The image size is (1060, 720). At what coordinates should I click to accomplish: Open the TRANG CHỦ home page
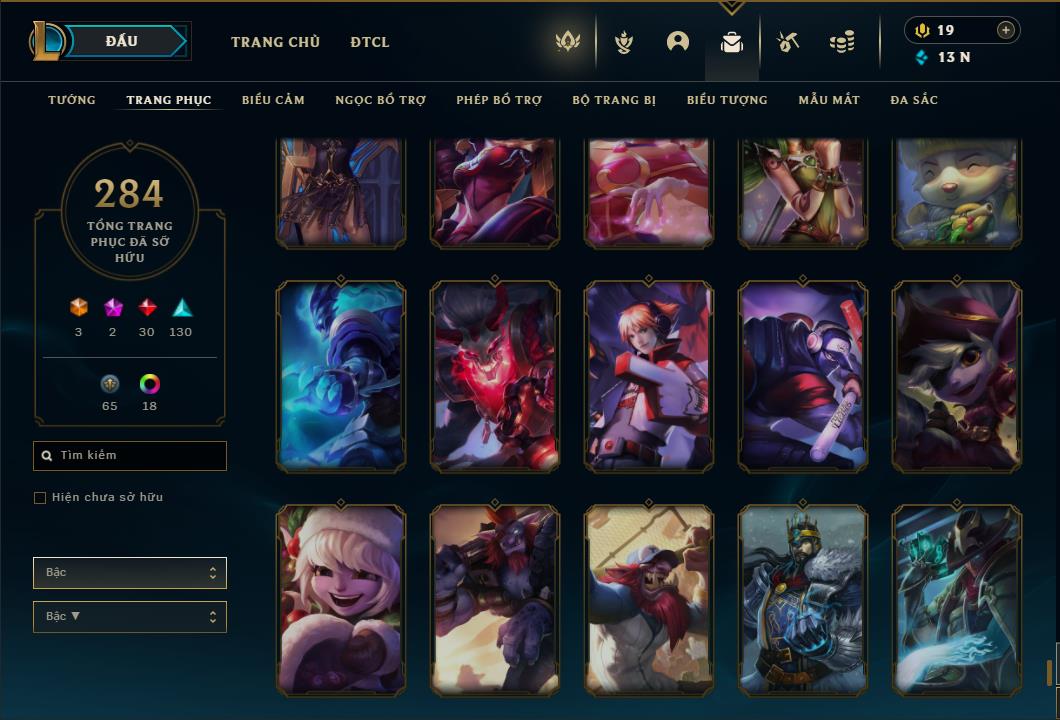point(275,42)
